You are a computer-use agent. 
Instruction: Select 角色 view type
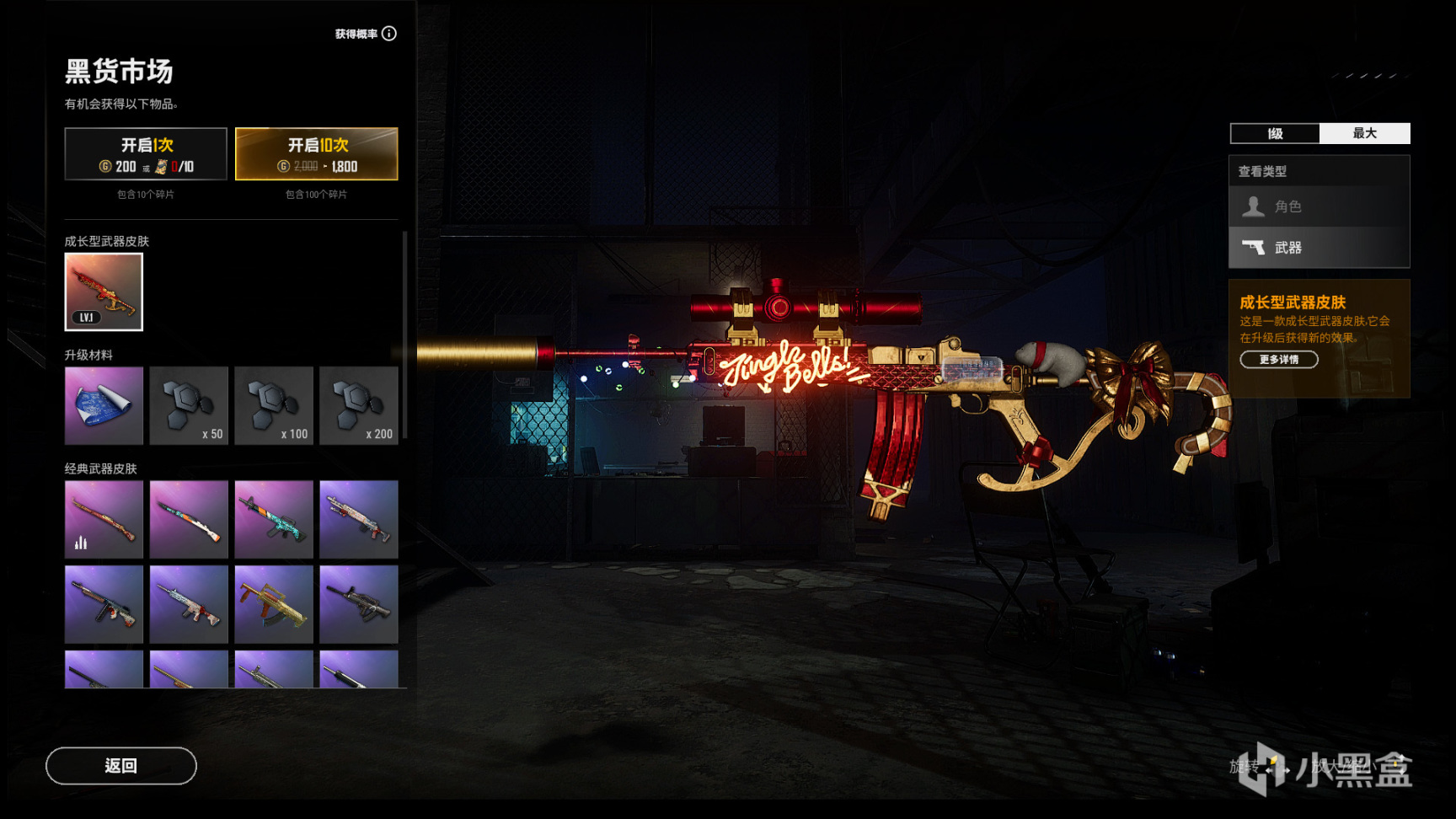pos(1319,206)
